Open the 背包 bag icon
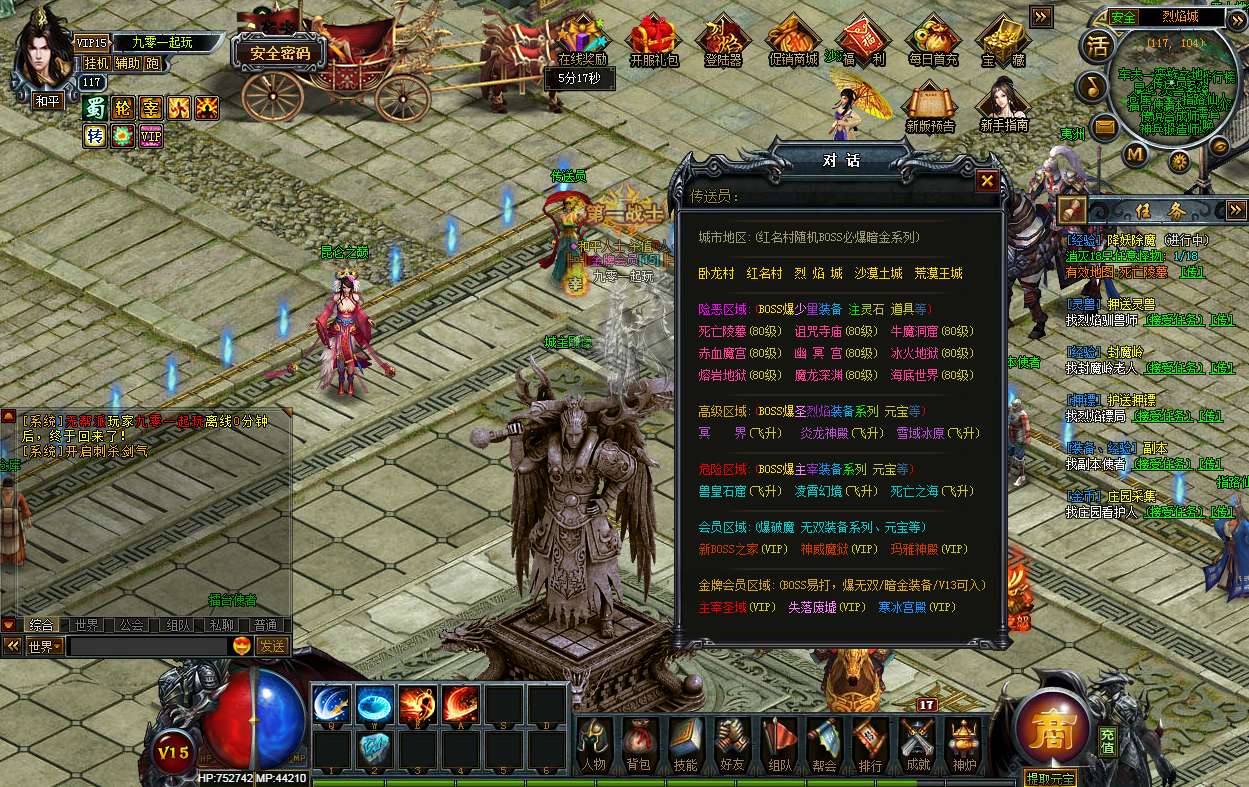The height and width of the screenshot is (787, 1249). point(638,745)
